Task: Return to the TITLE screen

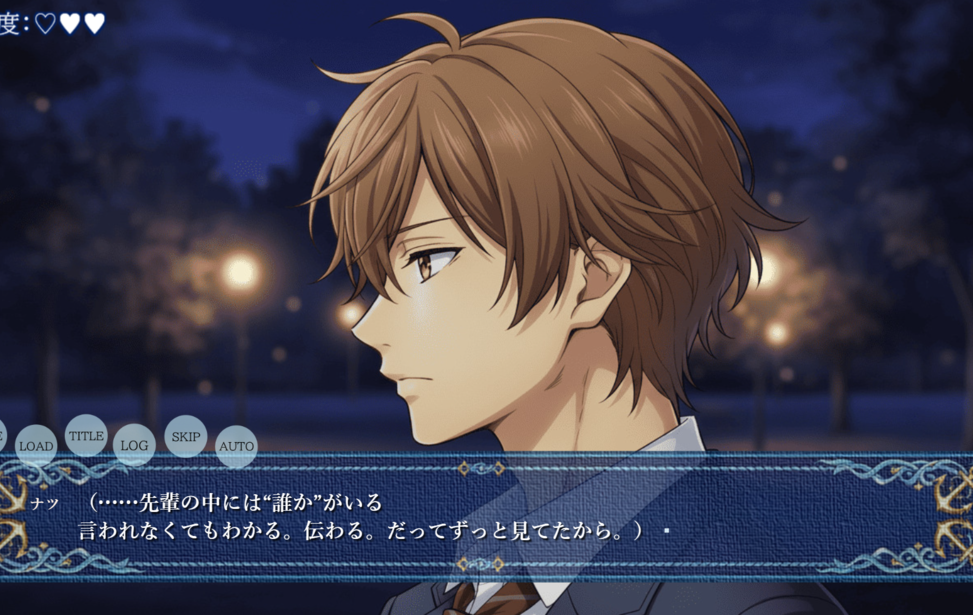Action: (86, 435)
